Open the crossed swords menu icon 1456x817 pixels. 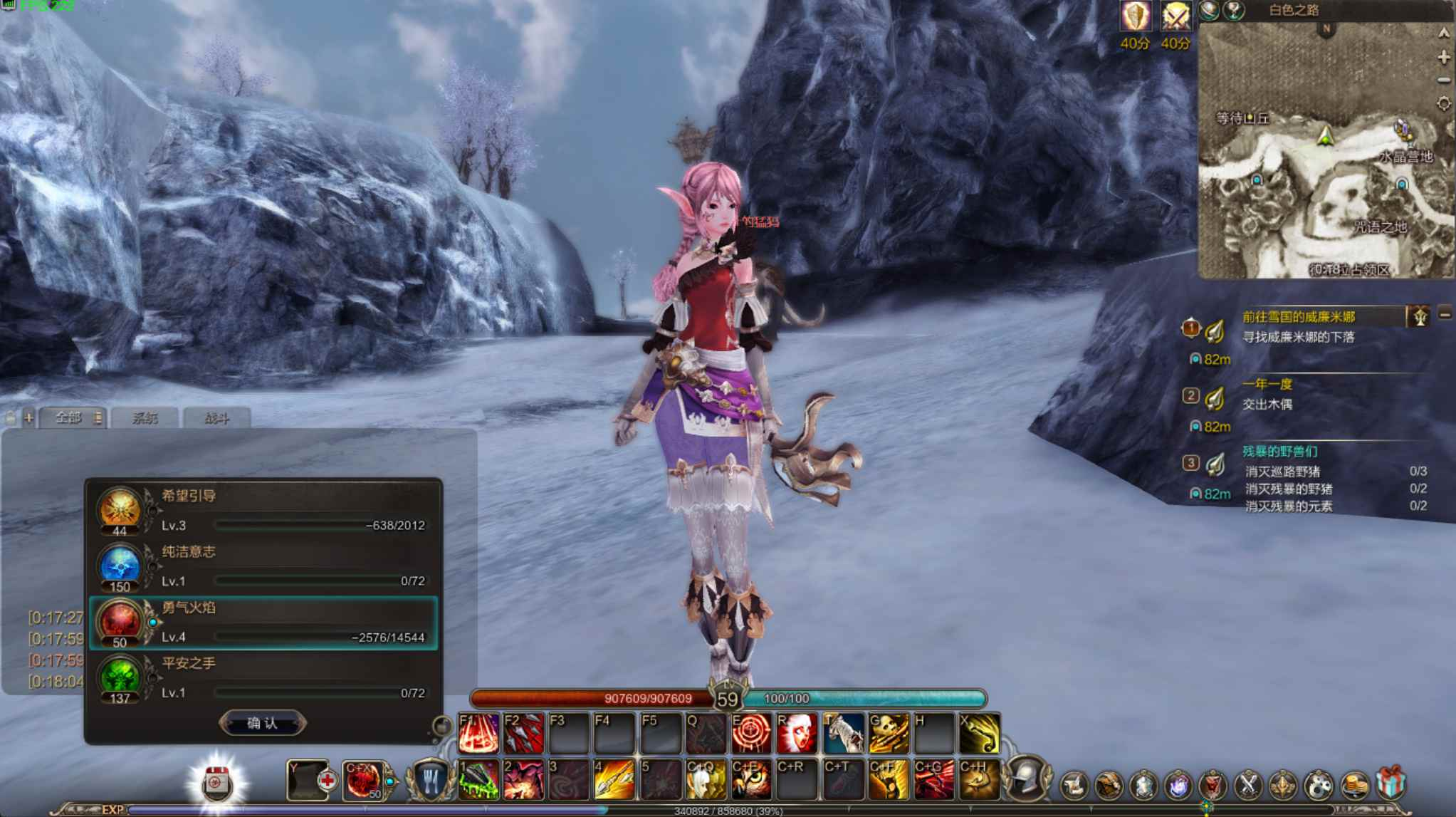click(1247, 784)
